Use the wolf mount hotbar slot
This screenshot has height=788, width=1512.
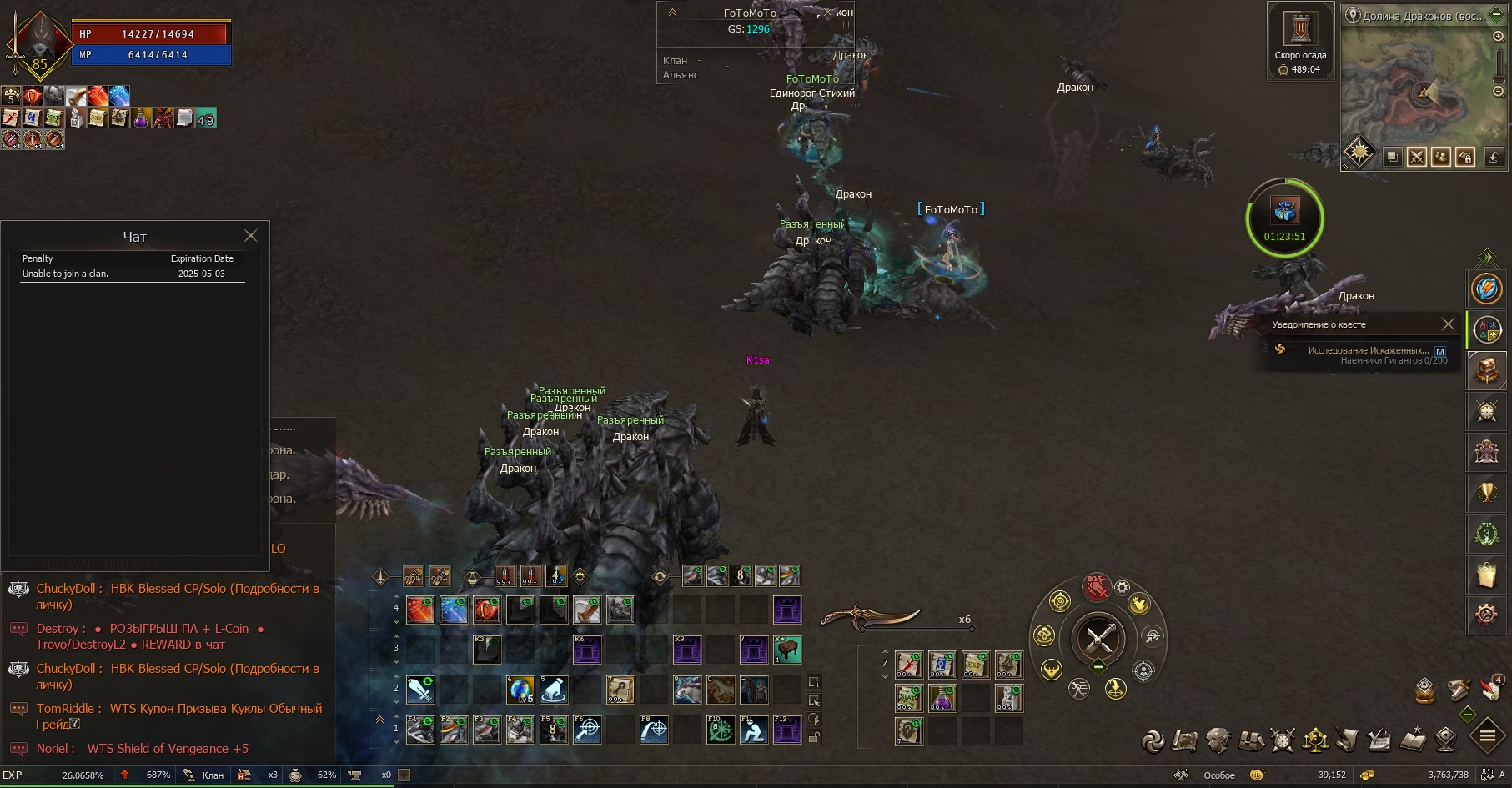pyautogui.click(x=687, y=690)
